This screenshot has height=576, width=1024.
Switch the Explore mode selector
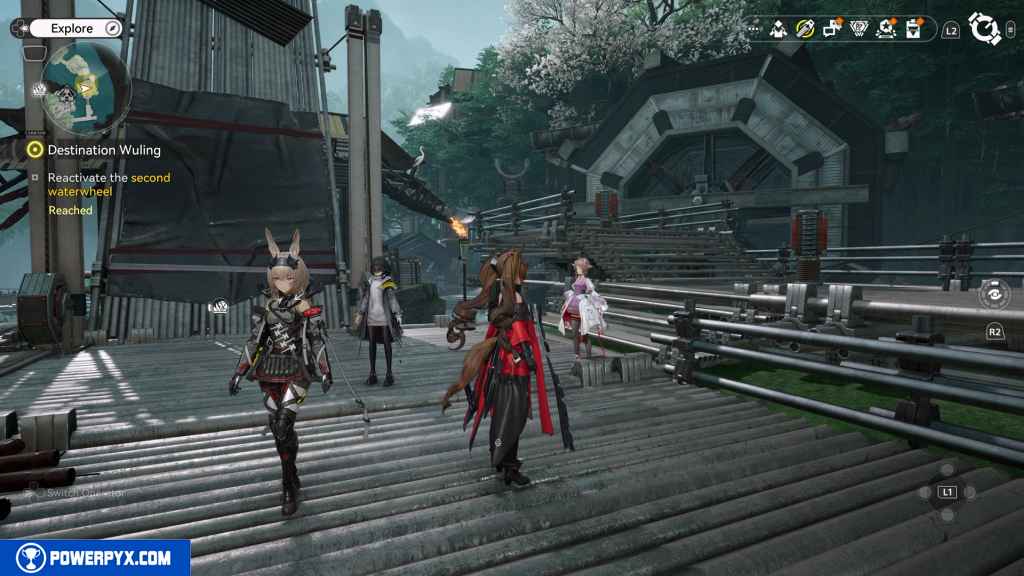pyautogui.click(x=74, y=29)
